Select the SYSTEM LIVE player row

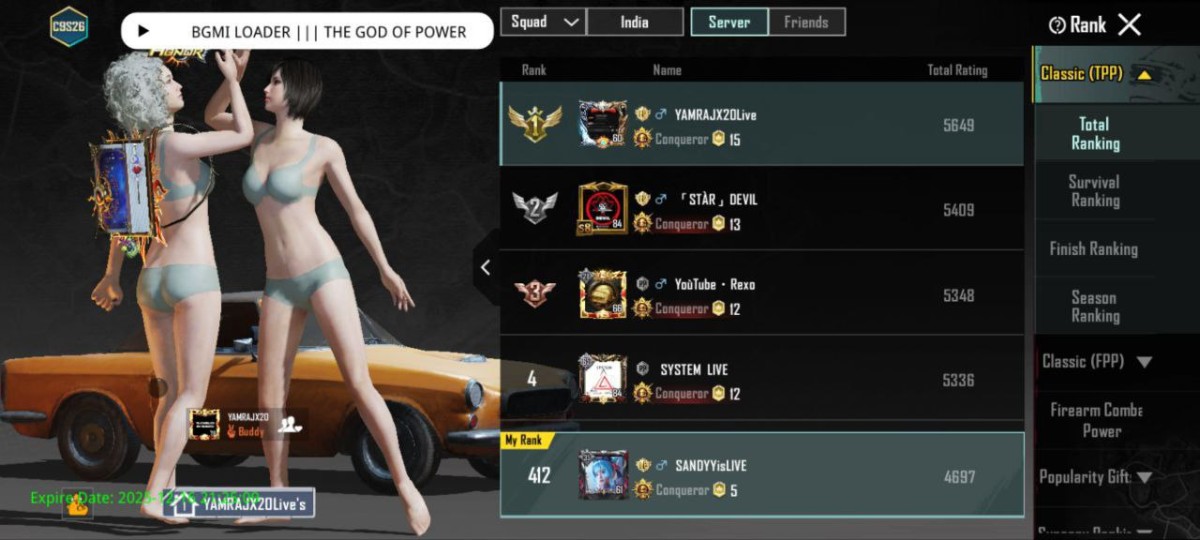[x=761, y=379]
